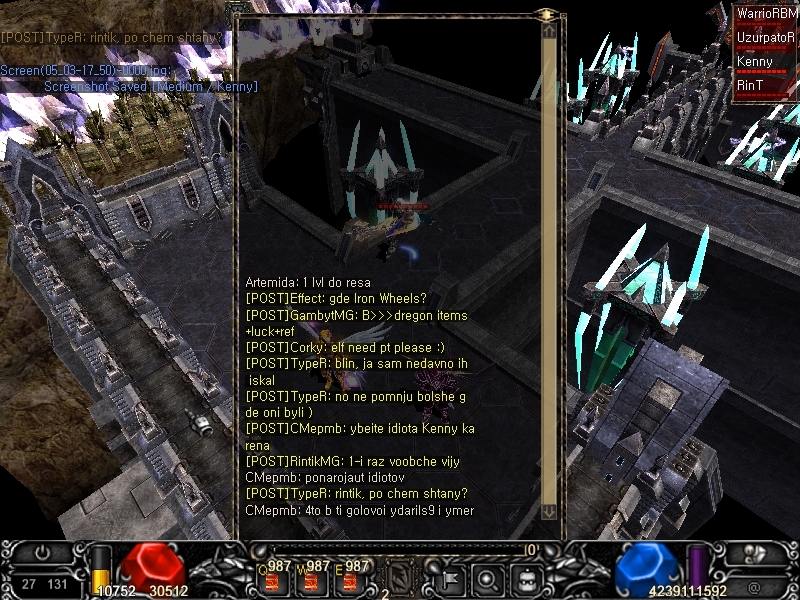Select party member Kenny
Image resolution: width=800 pixels, height=600 pixels.
pyautogui.click(x=767, y=62)
